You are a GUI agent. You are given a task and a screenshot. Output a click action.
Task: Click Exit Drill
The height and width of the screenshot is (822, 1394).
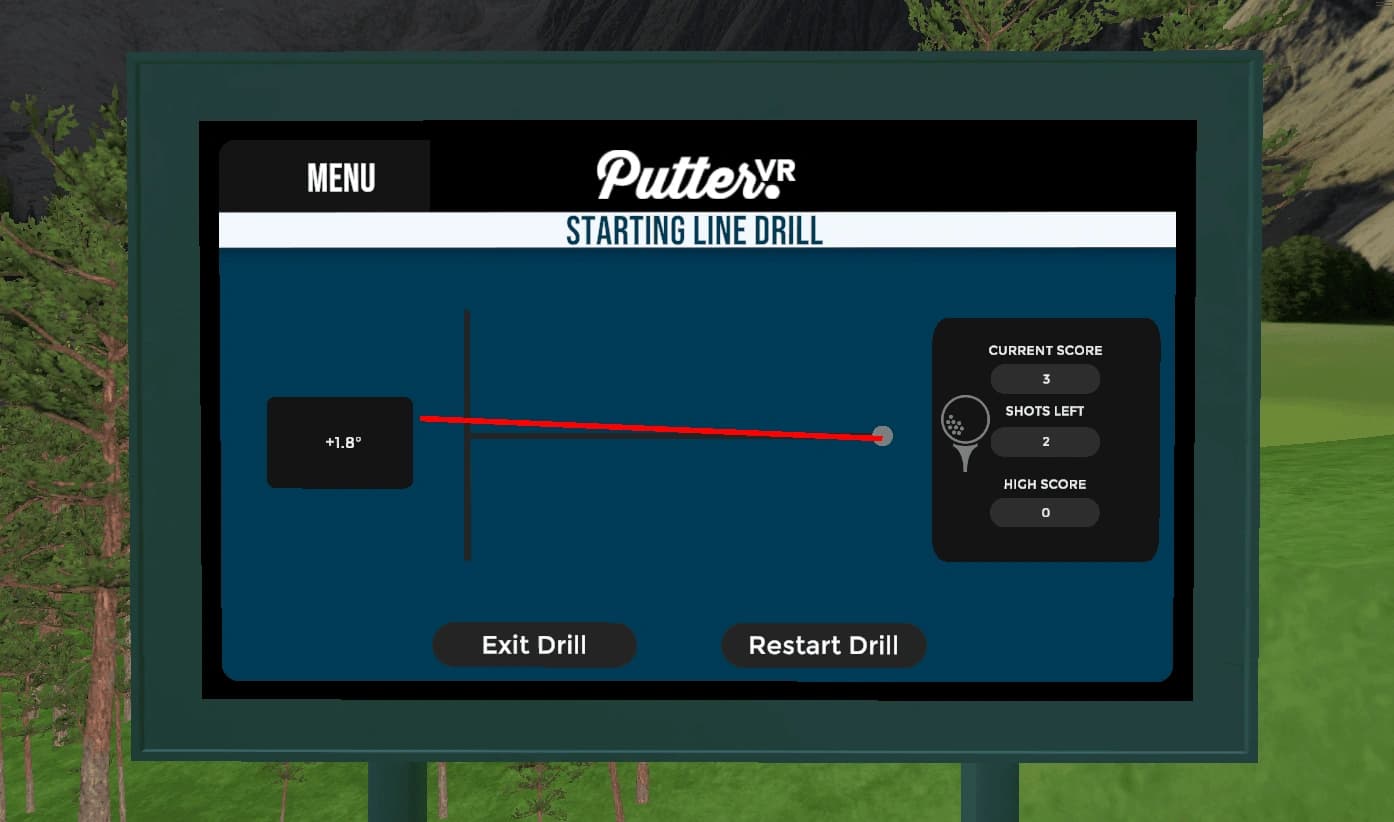pos(534,645)
